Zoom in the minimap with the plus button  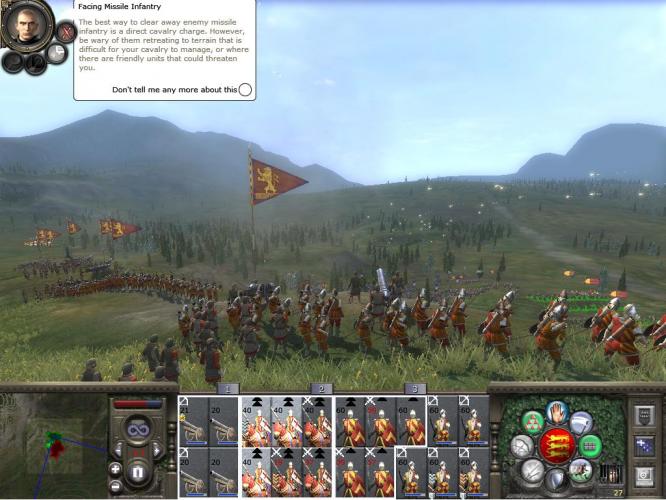pos(116,469)
